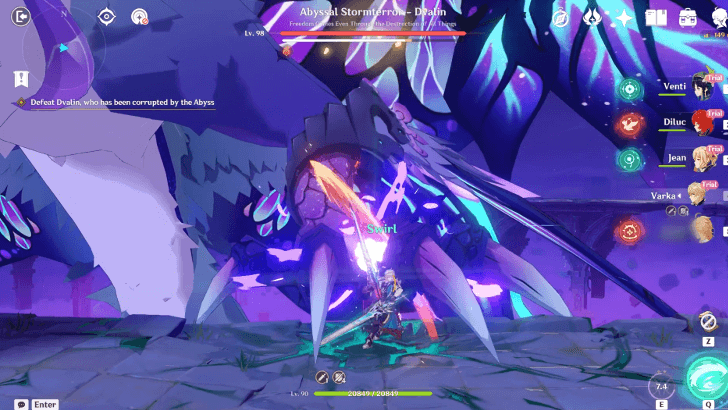The height and width of the screenshot is (410, 728).
Task: Select the fifth party member portrait below Varka
Action: click(702, 230)
